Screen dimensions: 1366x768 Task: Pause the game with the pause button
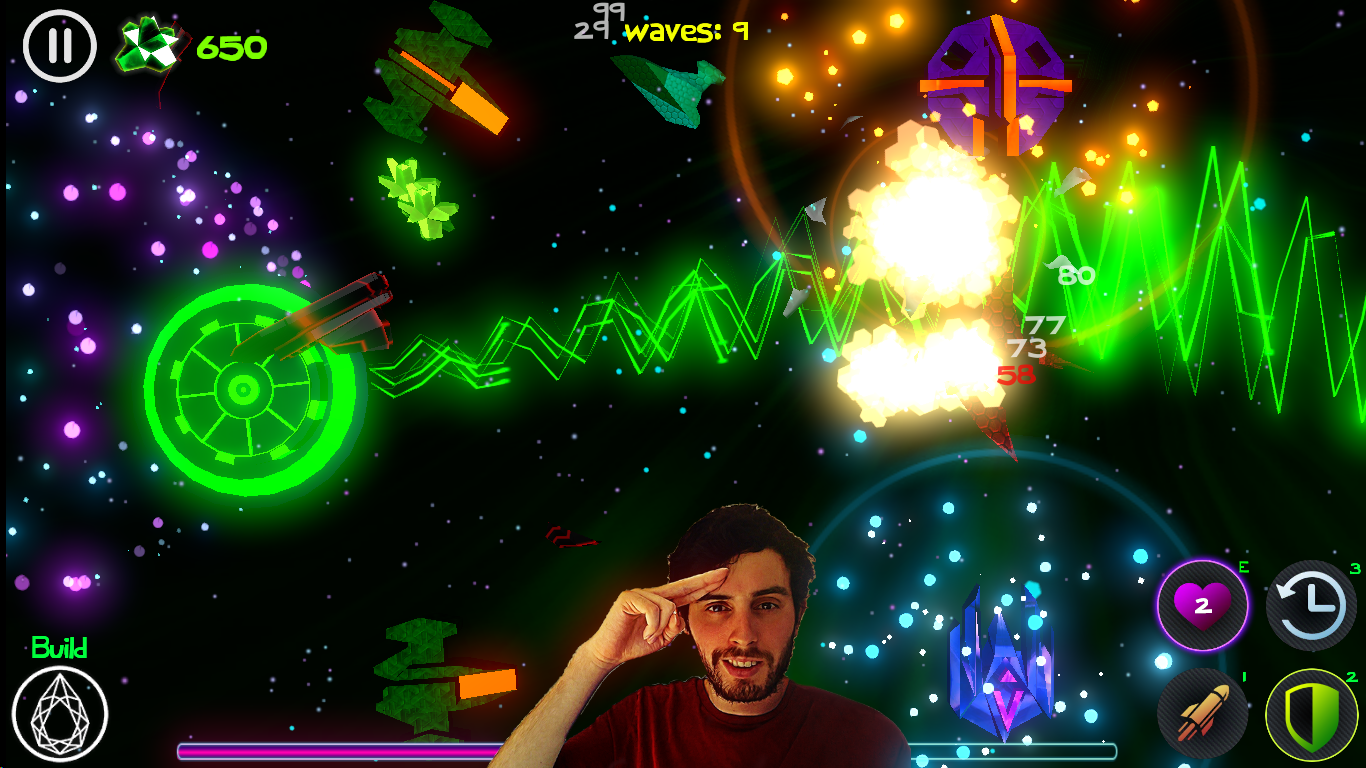point(60,46)
